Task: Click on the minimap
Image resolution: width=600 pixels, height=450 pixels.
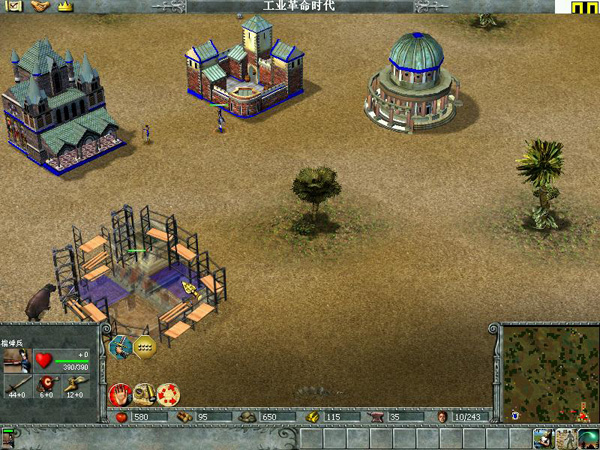Action: click(x=547, y=372)
